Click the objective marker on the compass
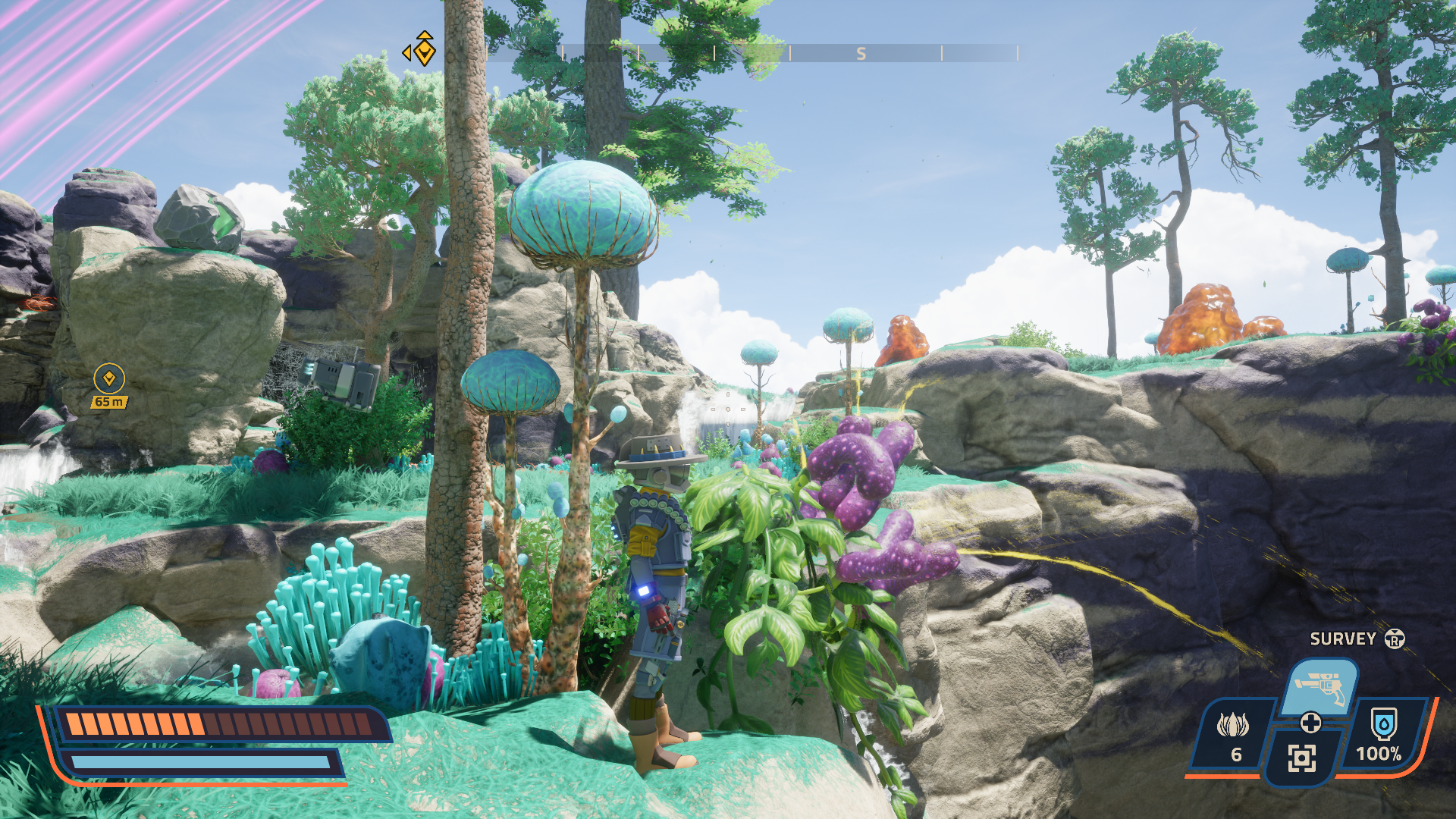 pos(424,51)
